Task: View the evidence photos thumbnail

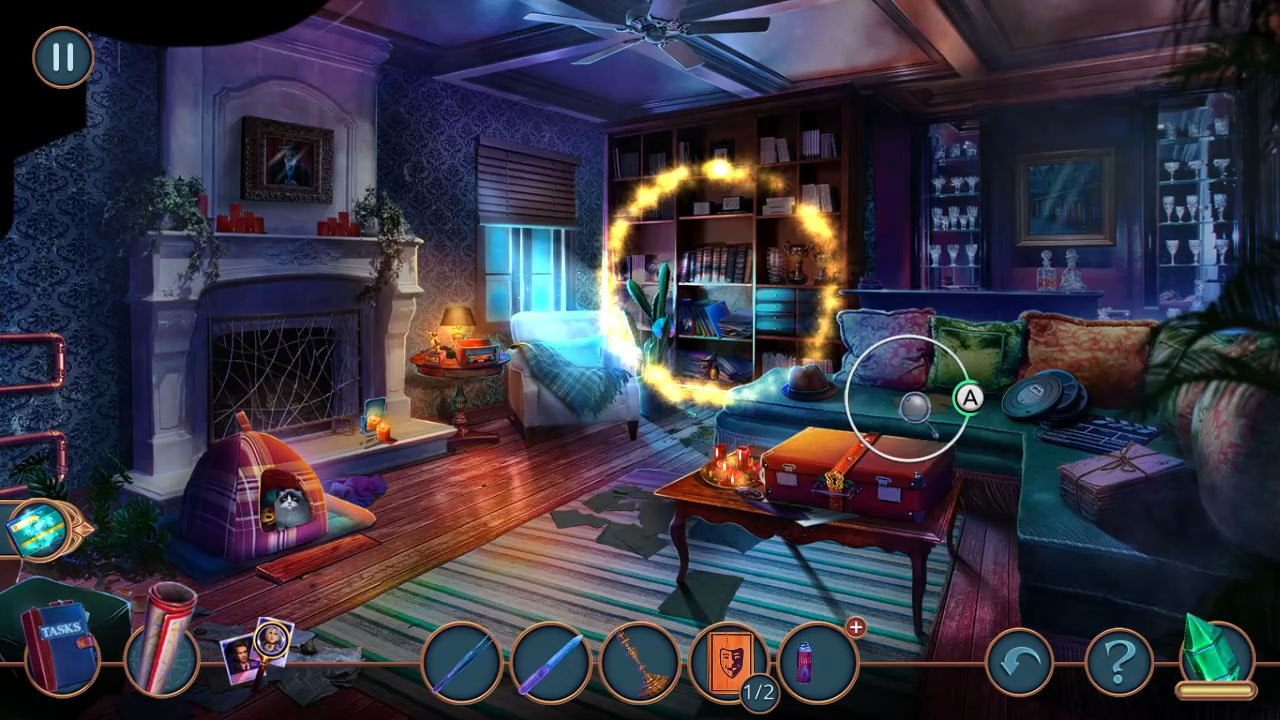Action: pyautogui.click(x=258, y=655)
